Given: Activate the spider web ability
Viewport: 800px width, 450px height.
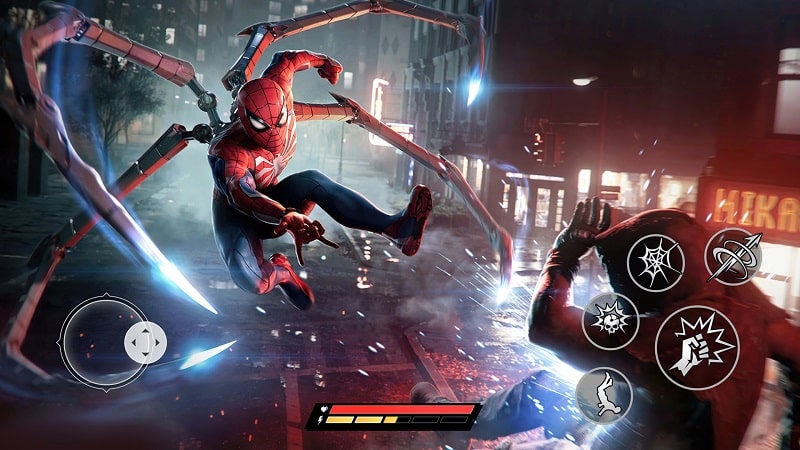Looking at the screenshot, I should pyautogui.click(x=655, y=262).
